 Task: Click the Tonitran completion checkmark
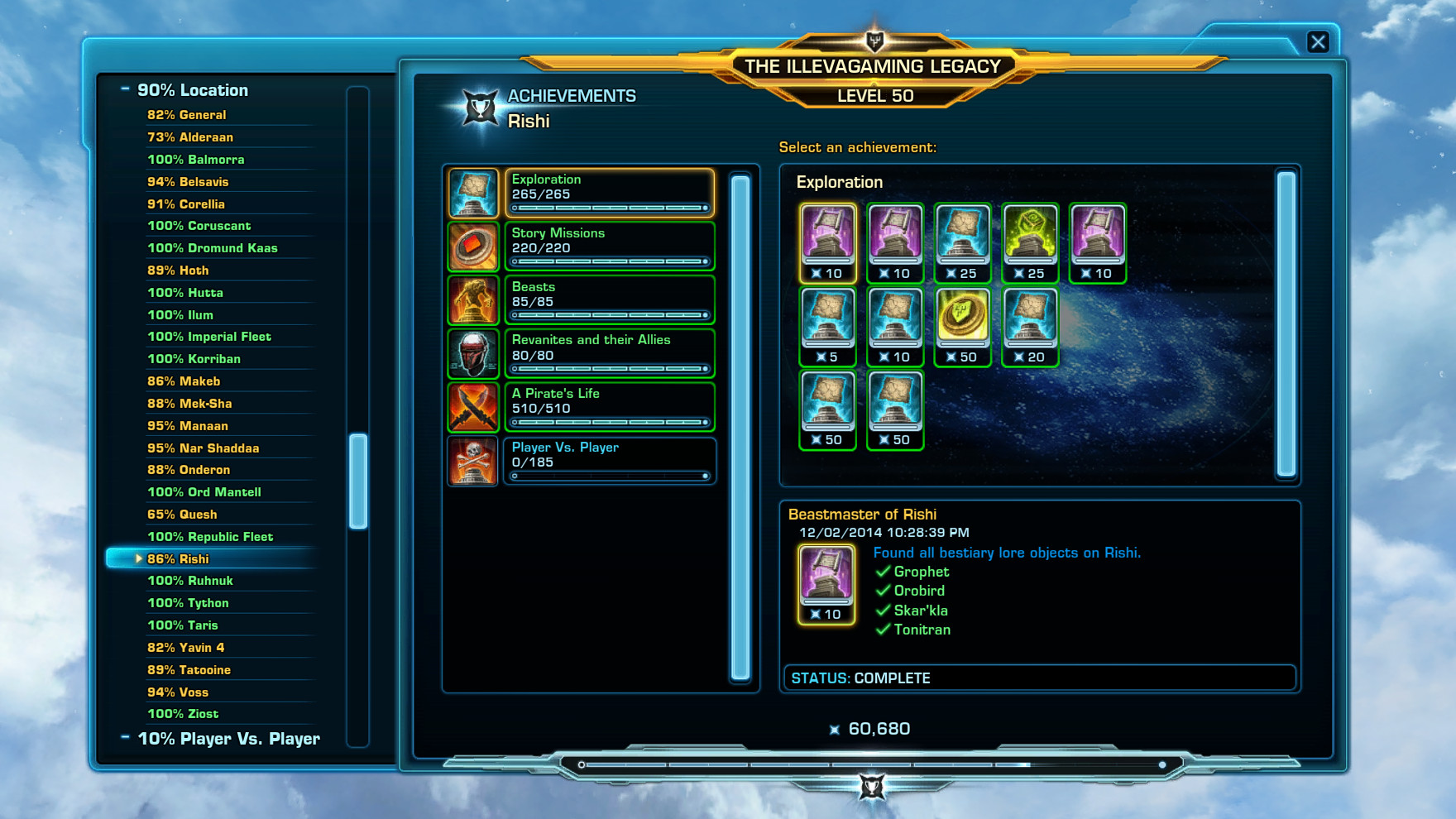coord(882,630)
